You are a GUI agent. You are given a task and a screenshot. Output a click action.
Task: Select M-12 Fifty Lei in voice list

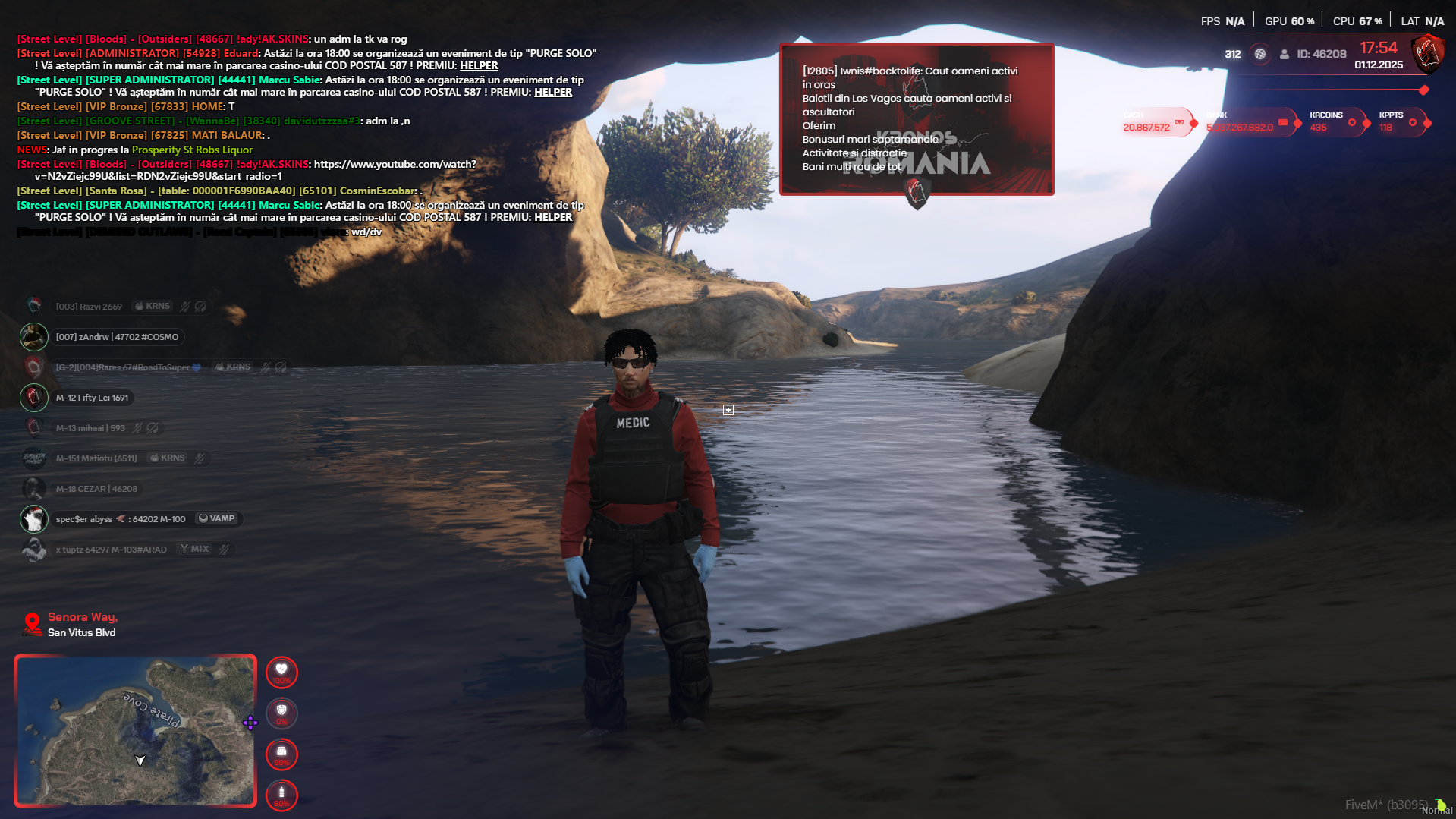point(92,398)
